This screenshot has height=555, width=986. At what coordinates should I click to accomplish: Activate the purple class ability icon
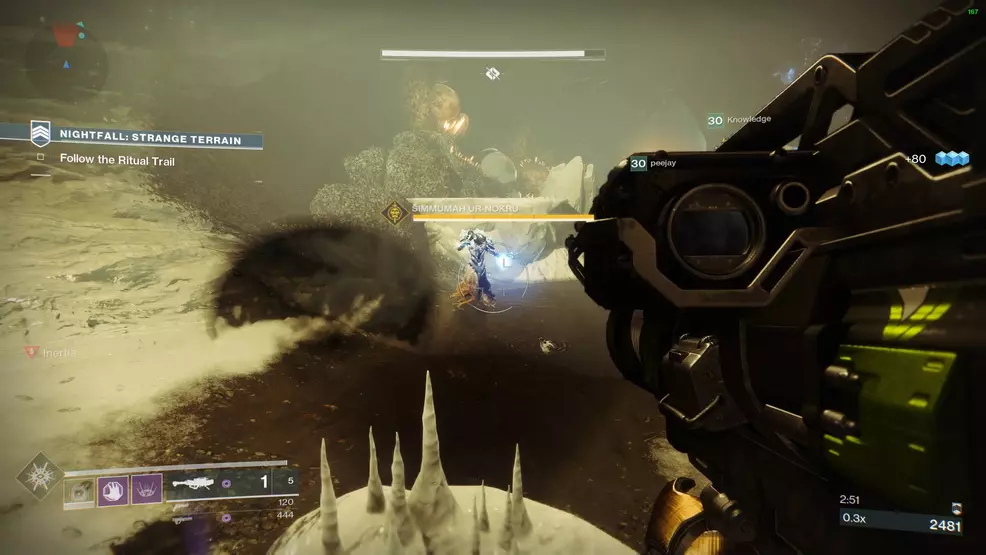[146, 489]
